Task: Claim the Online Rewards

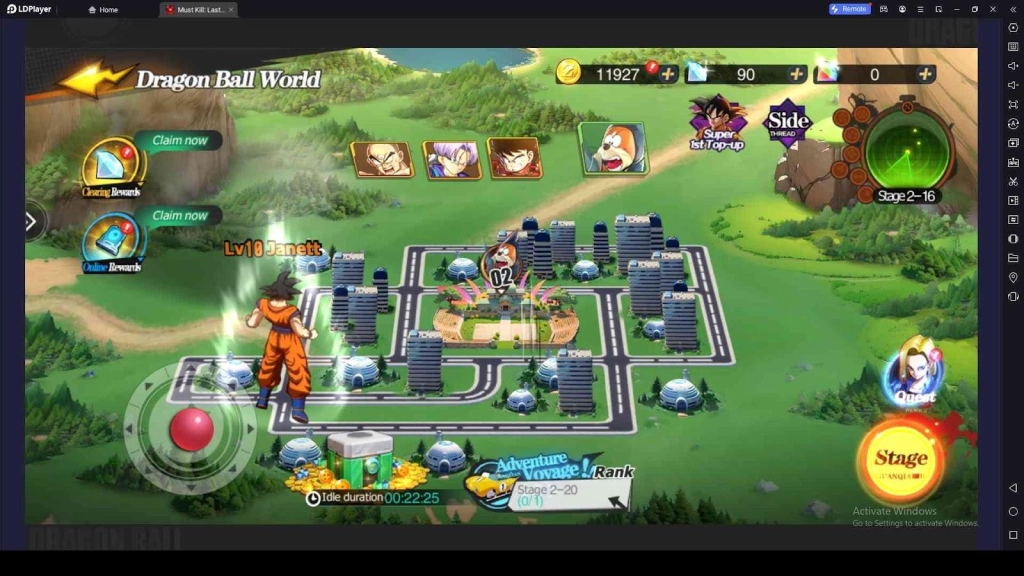Action: pyautogui.click(x=112, y=242)
